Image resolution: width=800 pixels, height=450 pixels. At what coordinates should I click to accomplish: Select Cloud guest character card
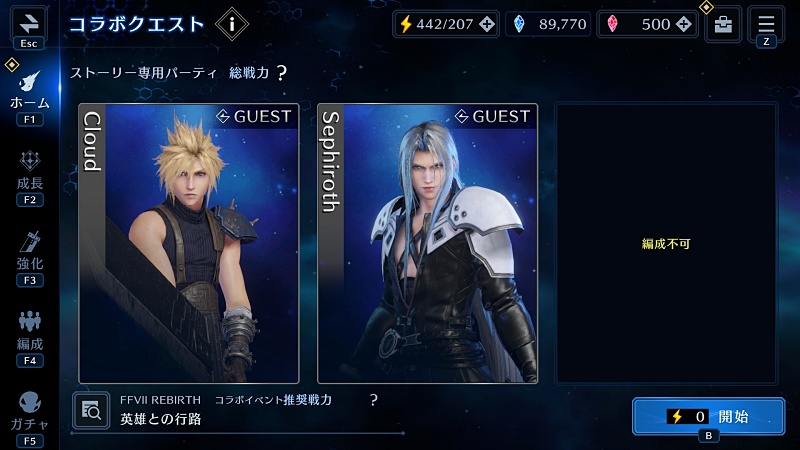189,243
